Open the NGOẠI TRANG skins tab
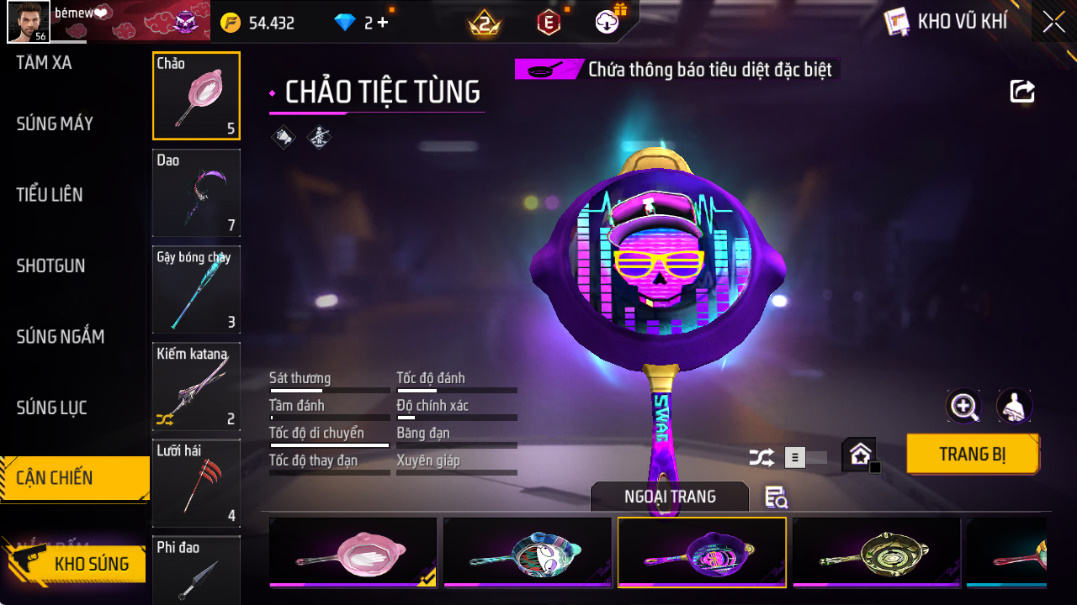1077x605 pixels. (669, 496)
